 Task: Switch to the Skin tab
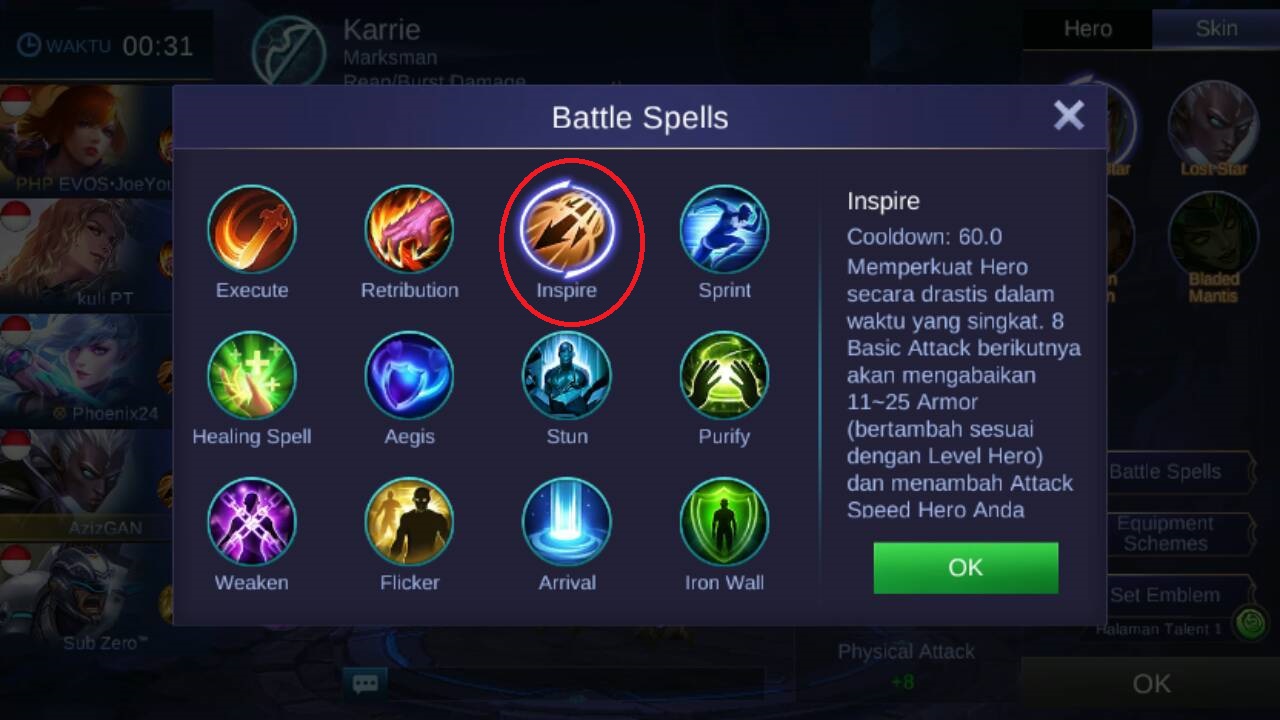pyautogui.click(x=1216, y=28)
